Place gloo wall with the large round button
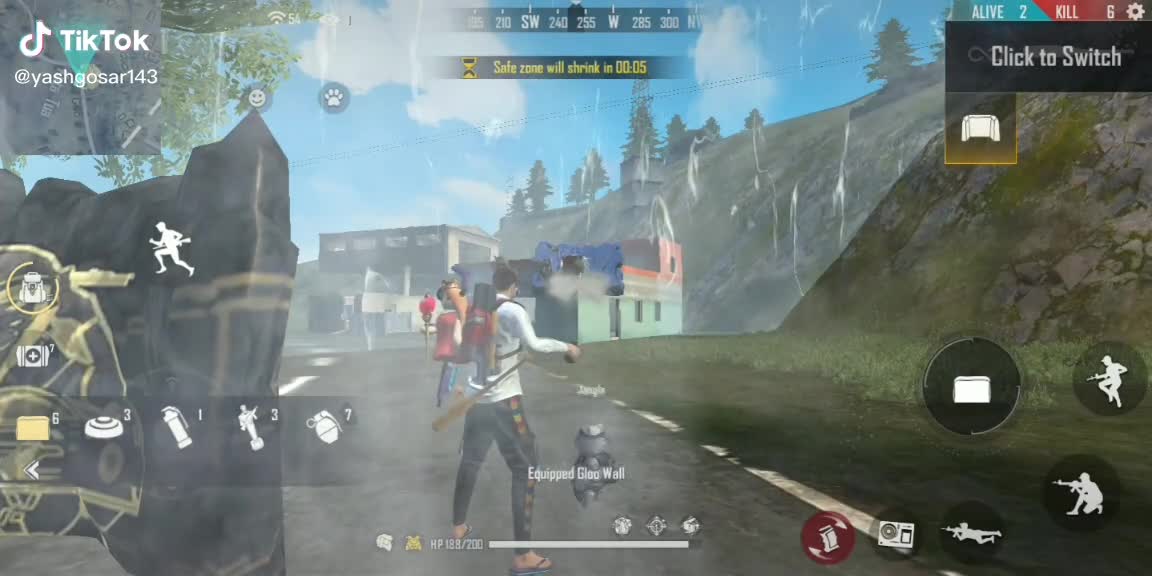 [971, 387]
